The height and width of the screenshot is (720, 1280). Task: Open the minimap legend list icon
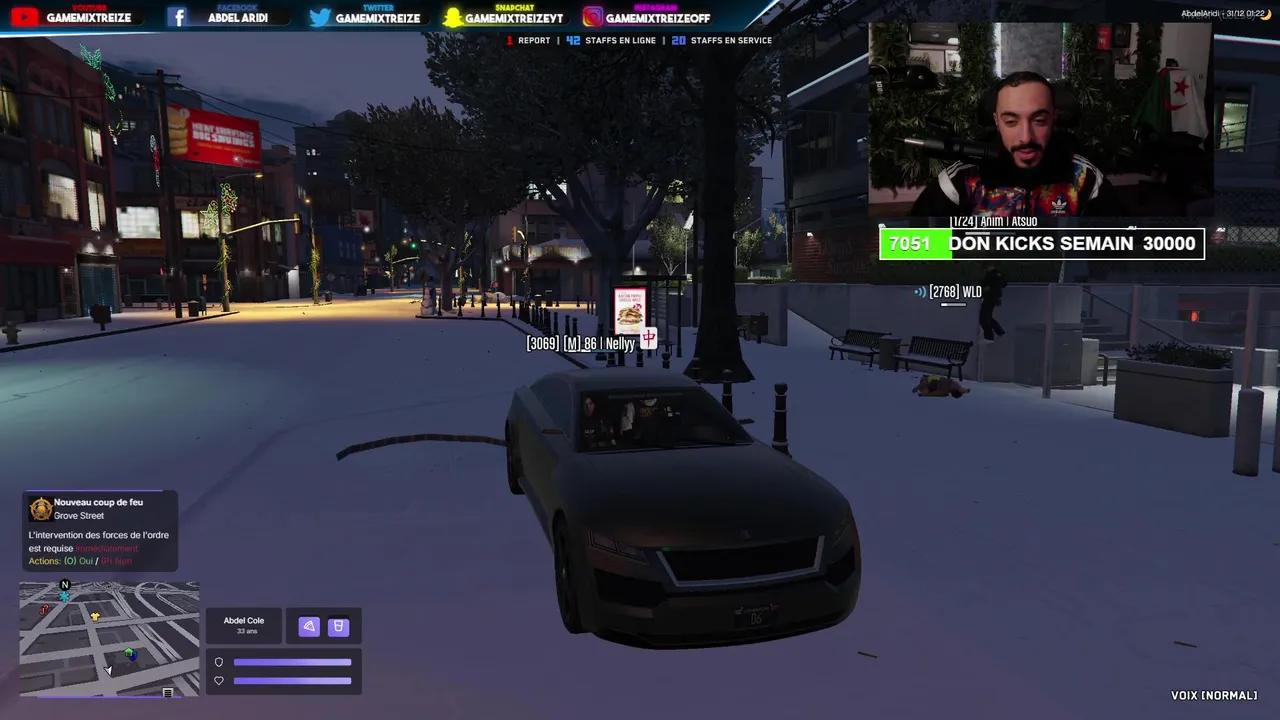pyautogui.click(x=167, y=691)
